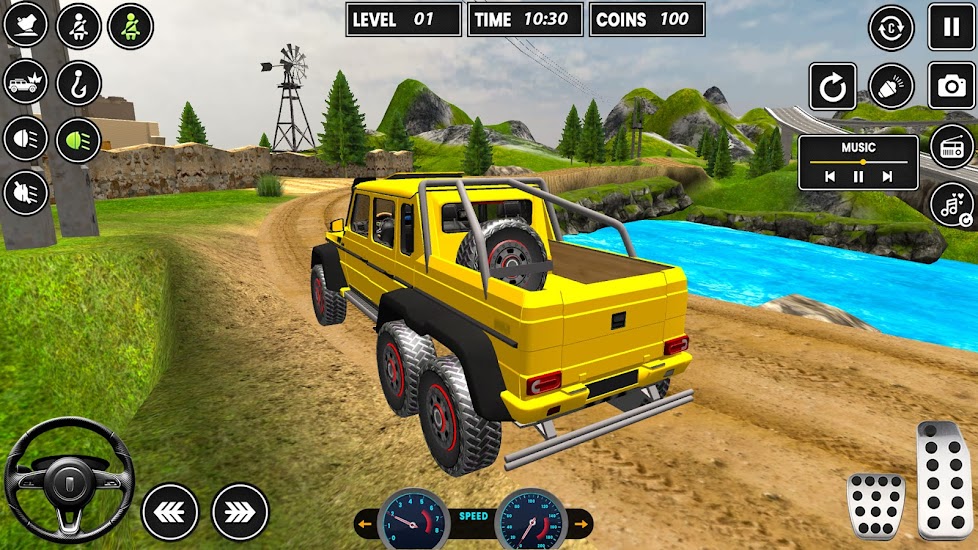The width and height of the screenshot is (978, 550).
Task: Open the radio icon
Action: (x=951, y=148)
